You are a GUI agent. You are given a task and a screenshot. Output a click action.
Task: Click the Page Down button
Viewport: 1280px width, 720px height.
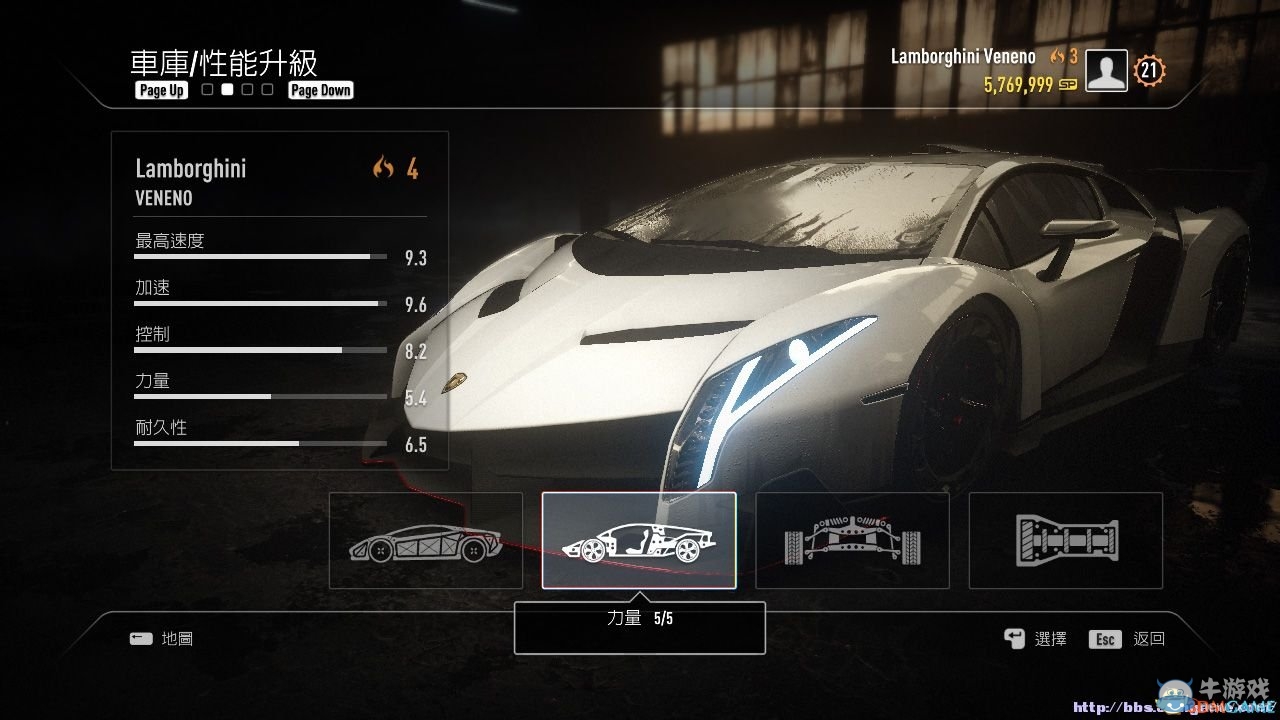pyautogui.click(x=320, y=89)
